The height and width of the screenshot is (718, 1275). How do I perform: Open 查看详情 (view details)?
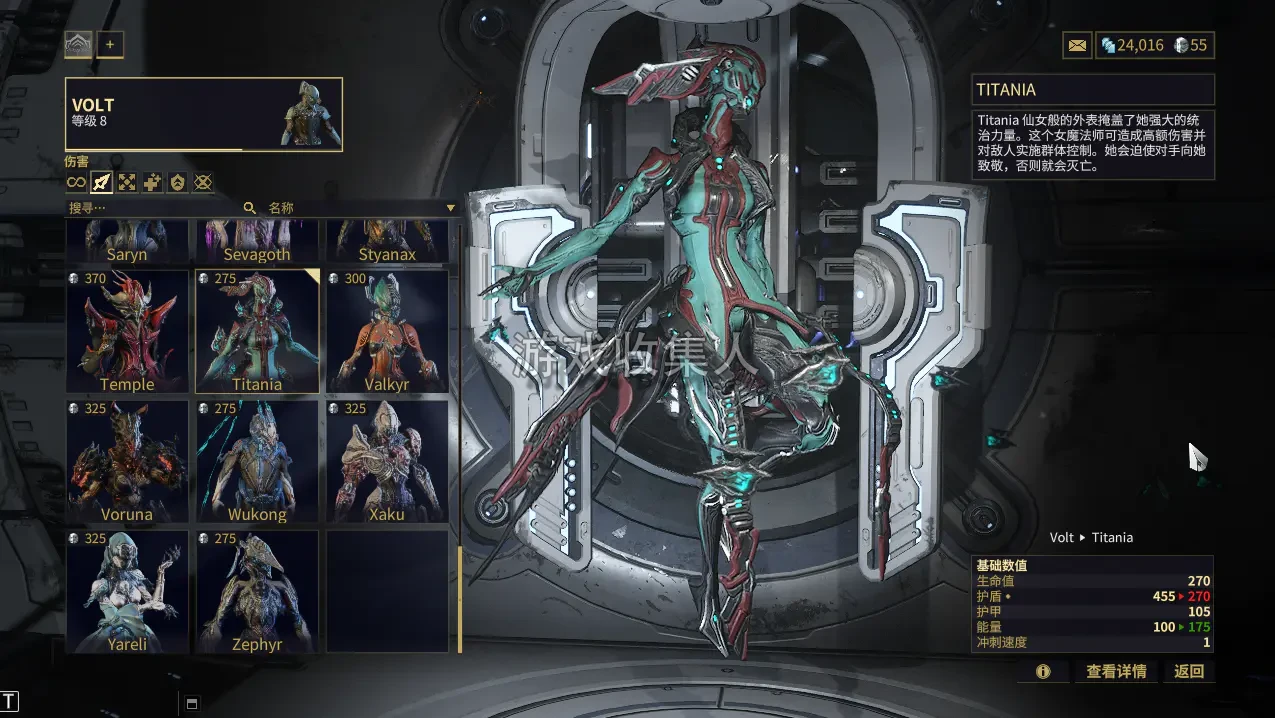[1116, 671]
